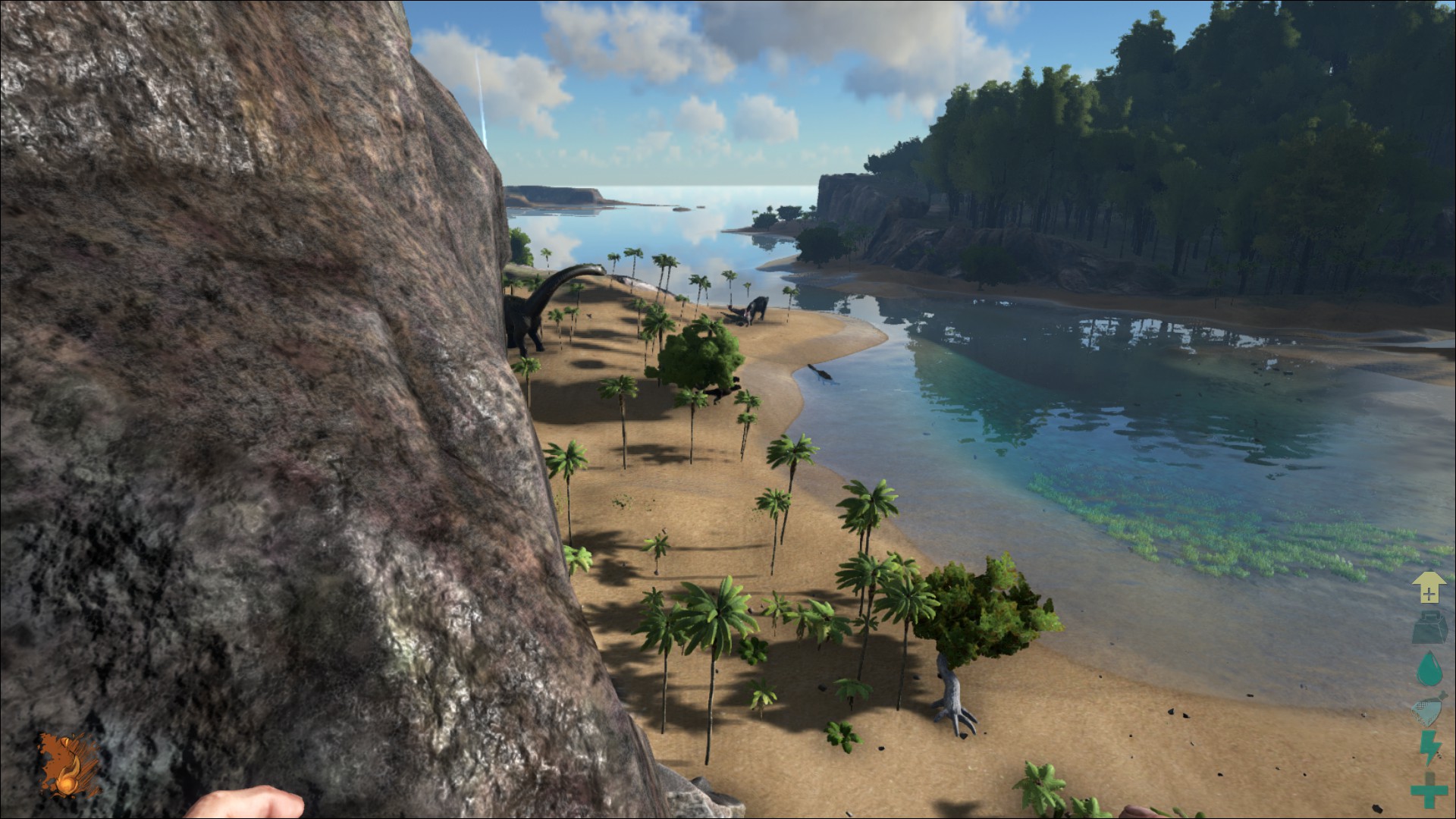This screenshot has height=819, width=1456.
Task: Click the teal water droplet hydration icon
Action: tap(1430, 668)
